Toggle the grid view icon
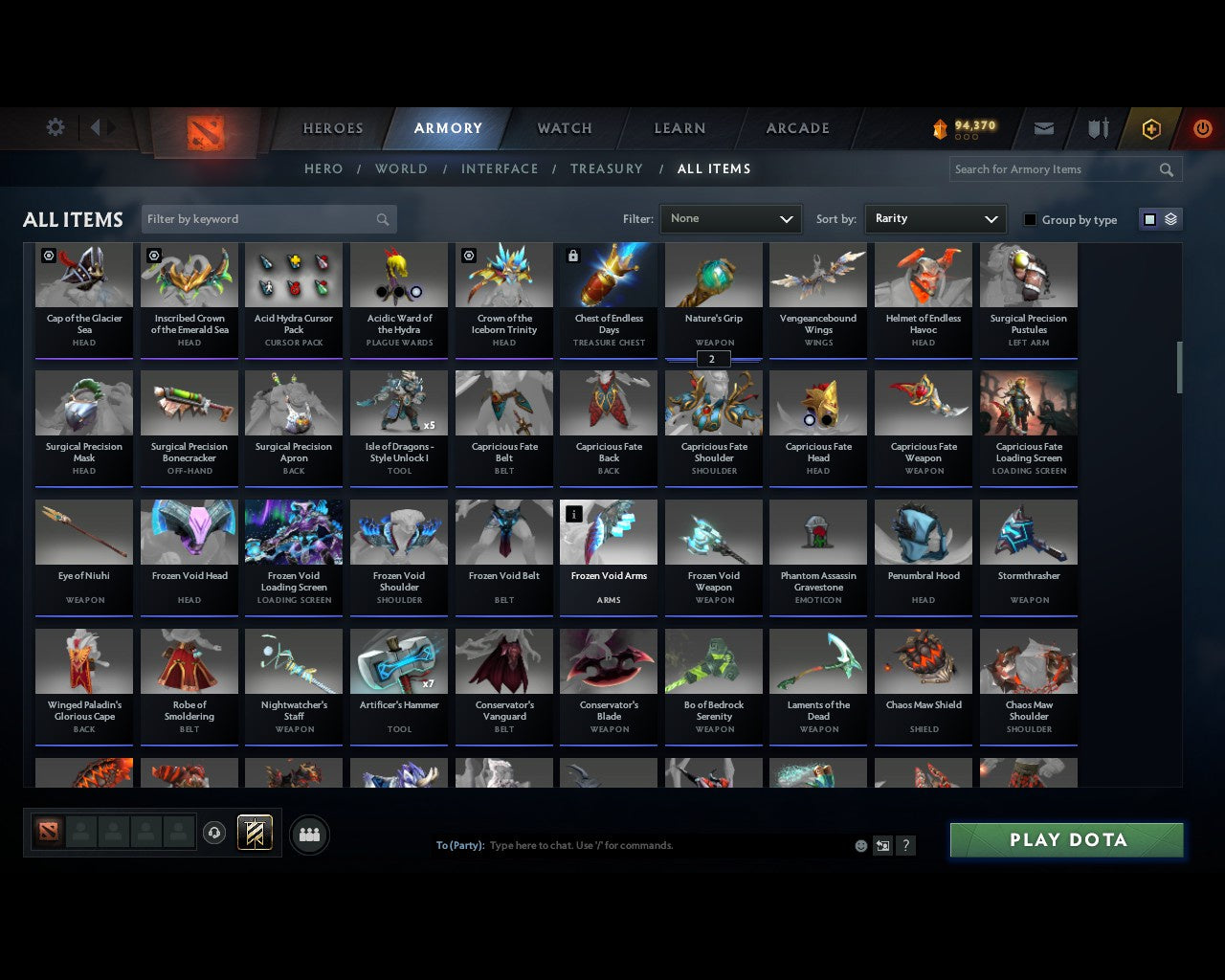 tap(1148, 218)
